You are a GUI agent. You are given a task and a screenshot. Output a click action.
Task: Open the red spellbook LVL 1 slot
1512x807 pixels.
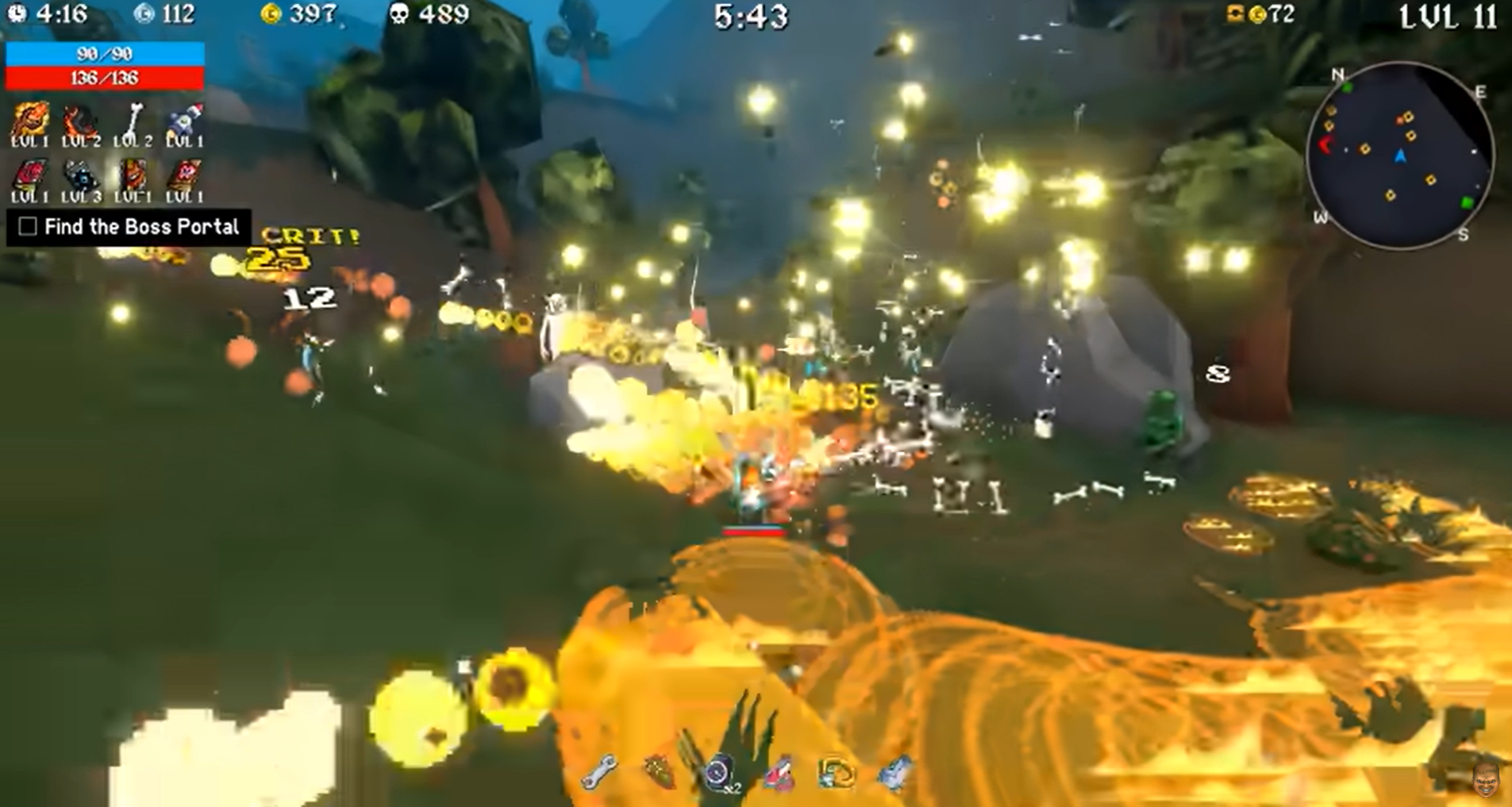point(29,175)
